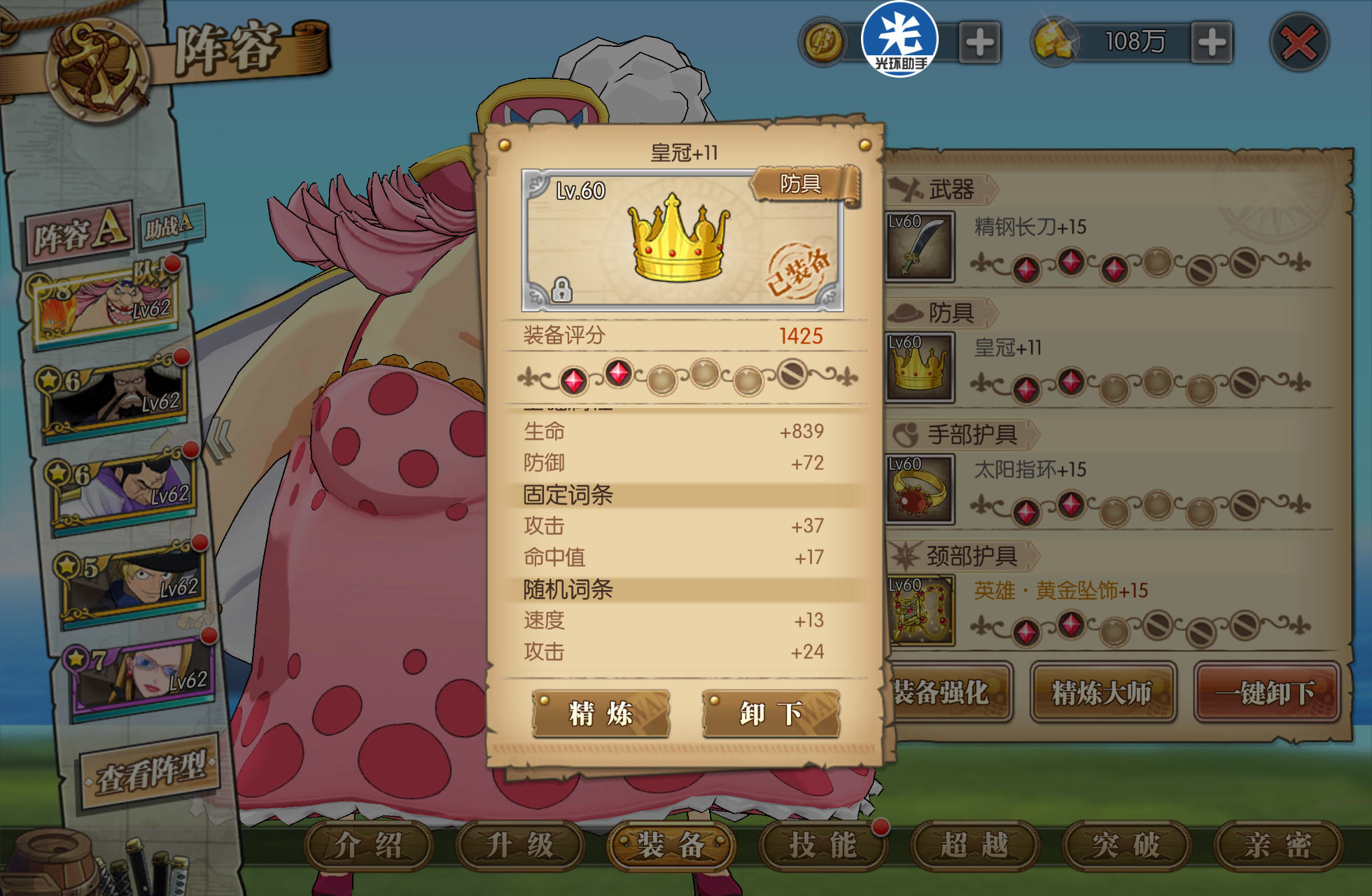Open the 精炼大师 refine master
This screenshot has width=1372, height=896.
(x=1102, y=693)
